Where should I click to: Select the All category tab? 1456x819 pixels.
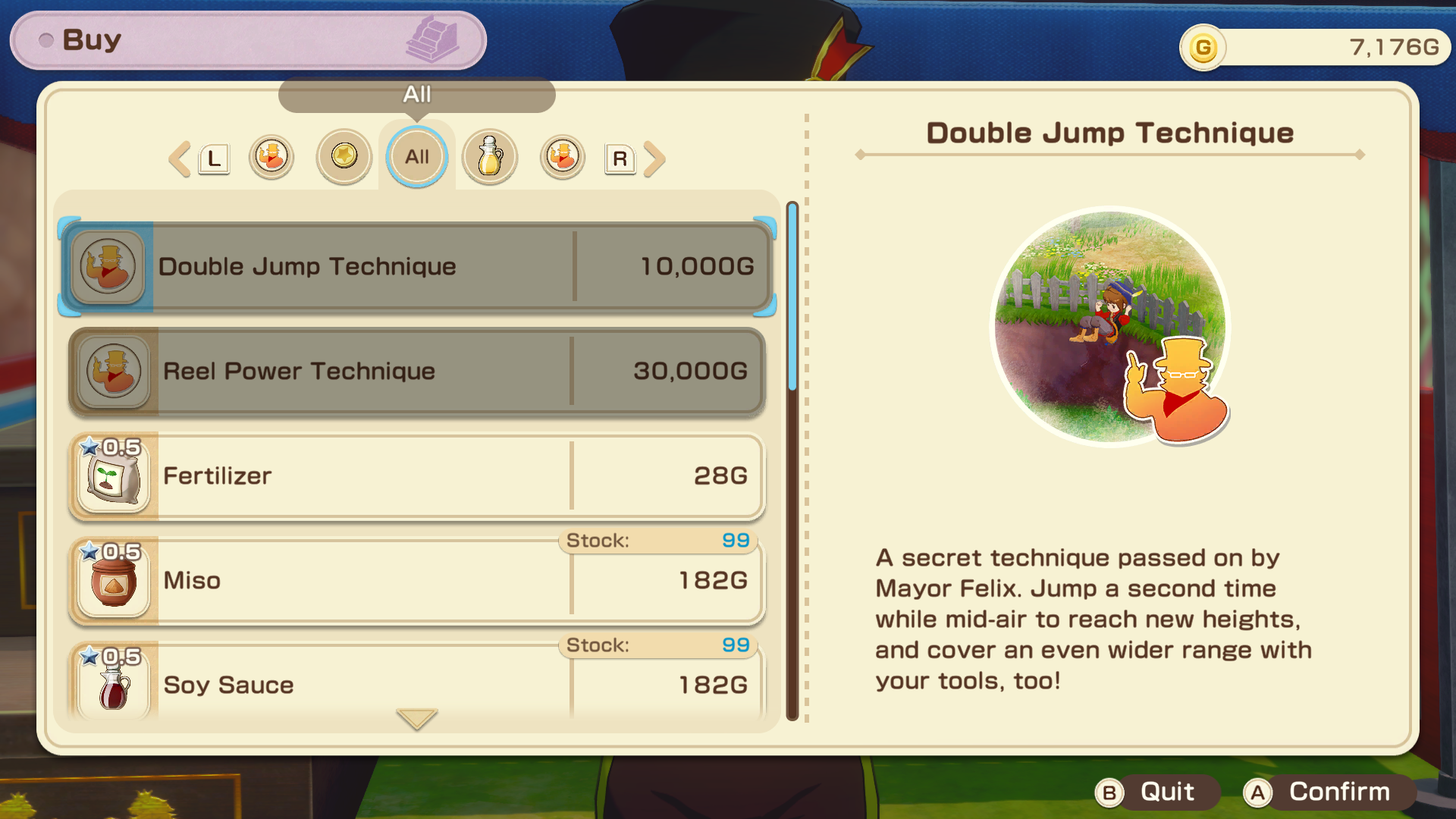(x=417, y=157)
